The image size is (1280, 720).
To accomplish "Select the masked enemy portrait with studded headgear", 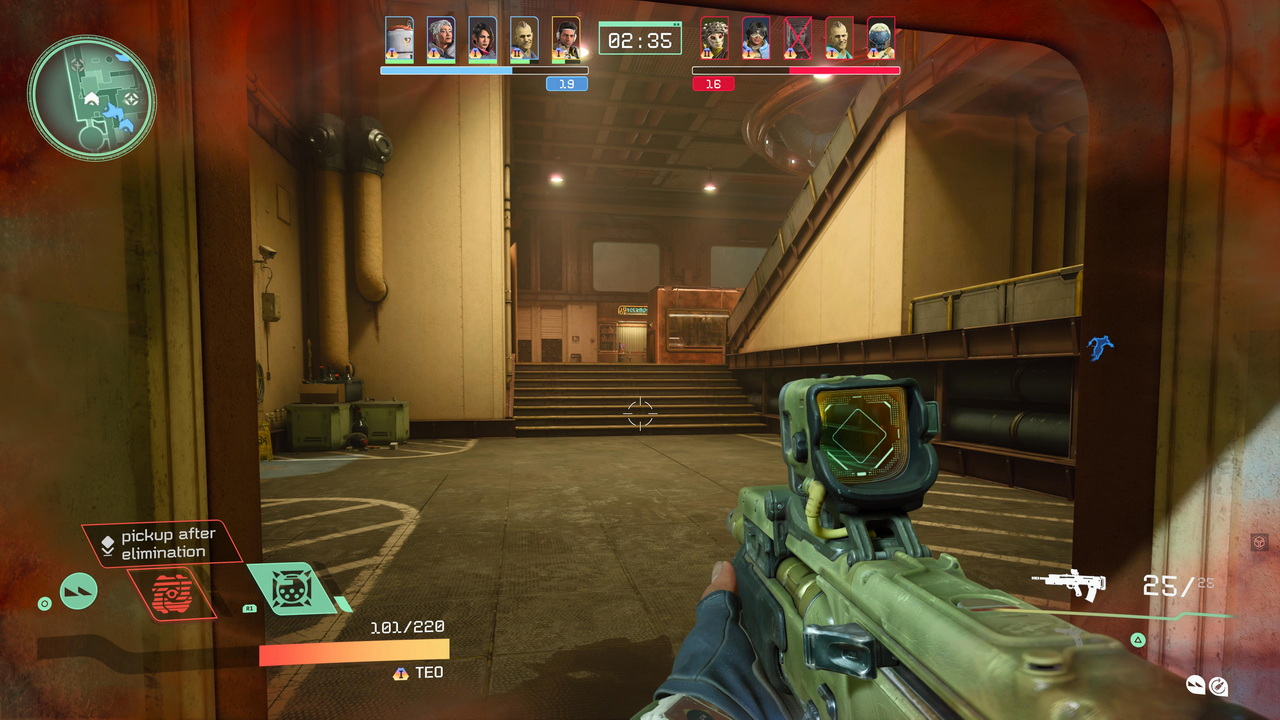I will pyautogui.click(x=714, y=39).
